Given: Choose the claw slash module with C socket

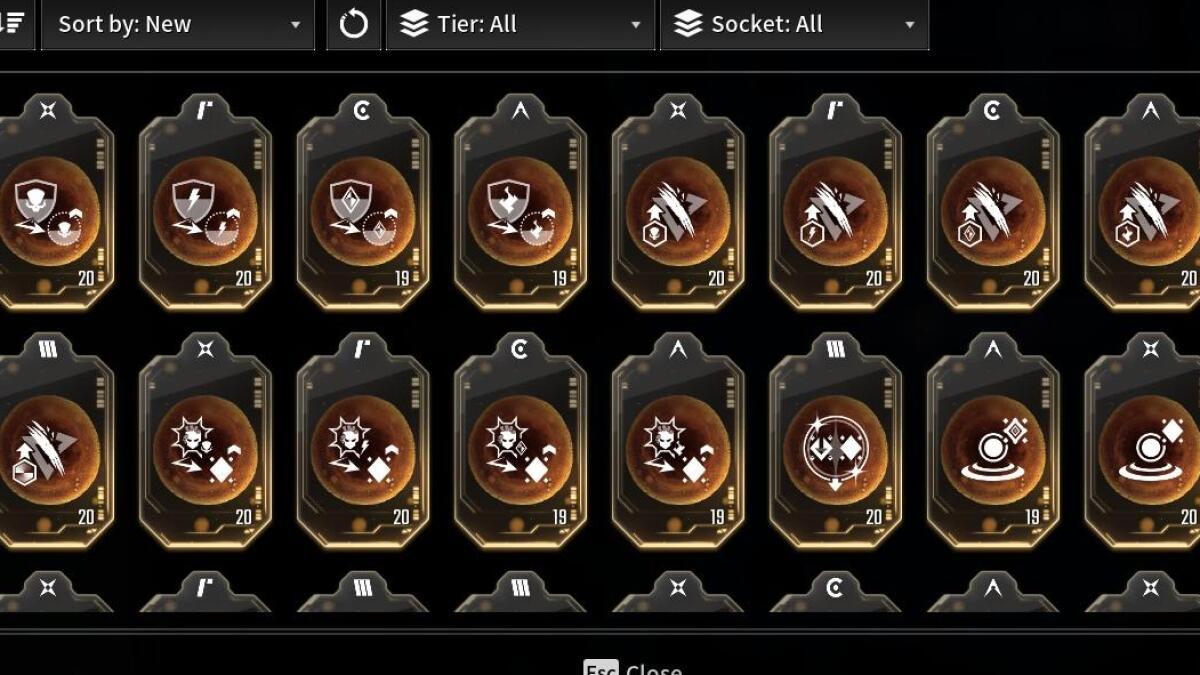Looking at the screenshot, I should click(x=993, y=210).
